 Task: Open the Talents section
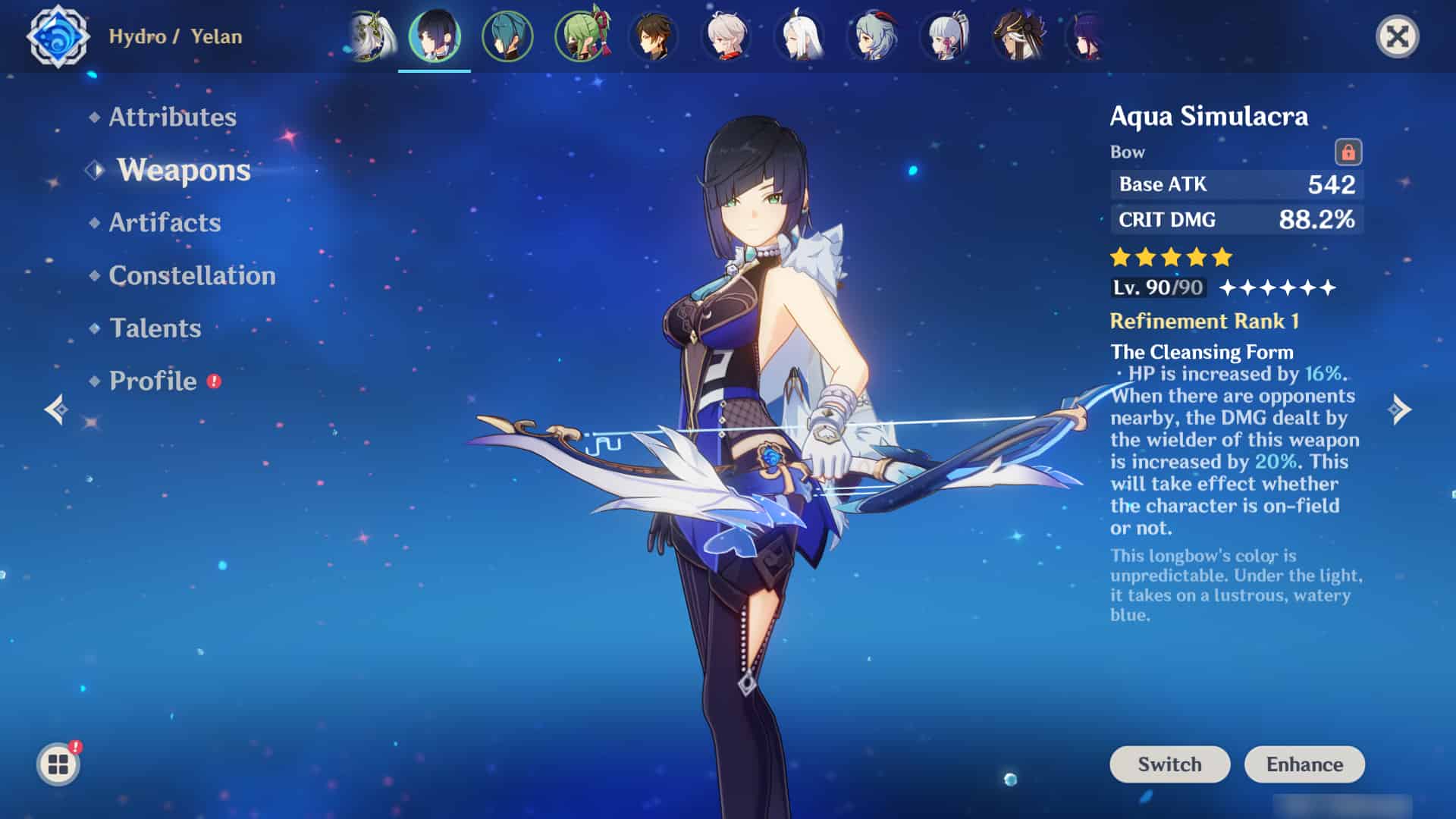point(155,328)
